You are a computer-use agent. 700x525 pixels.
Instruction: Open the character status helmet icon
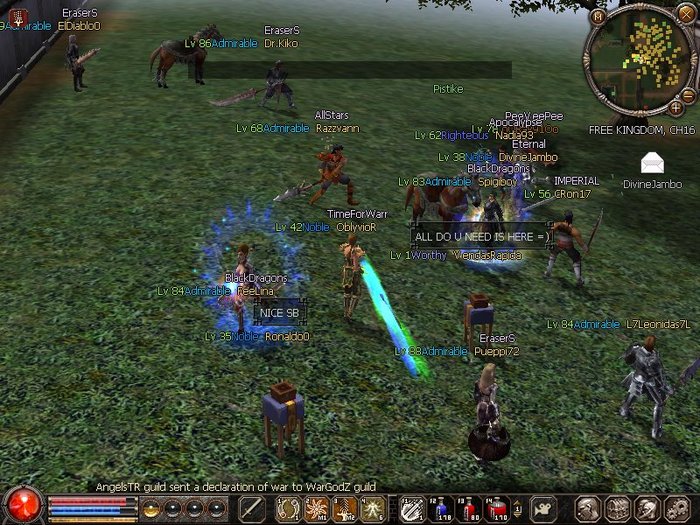(591, 508)
